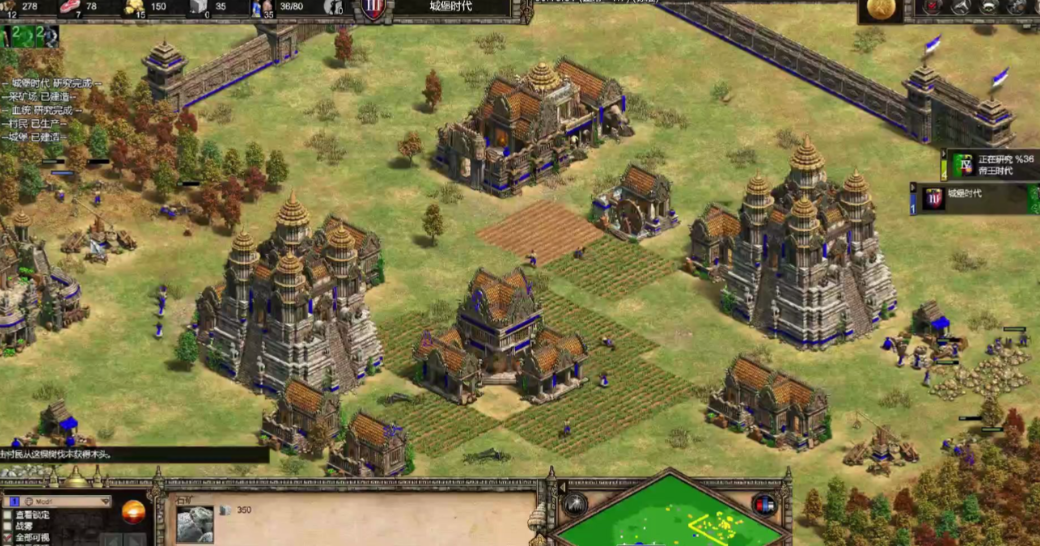Click the population icon showing 36/80
Screen dimensions: 1040x546
(x=263, y=7)
